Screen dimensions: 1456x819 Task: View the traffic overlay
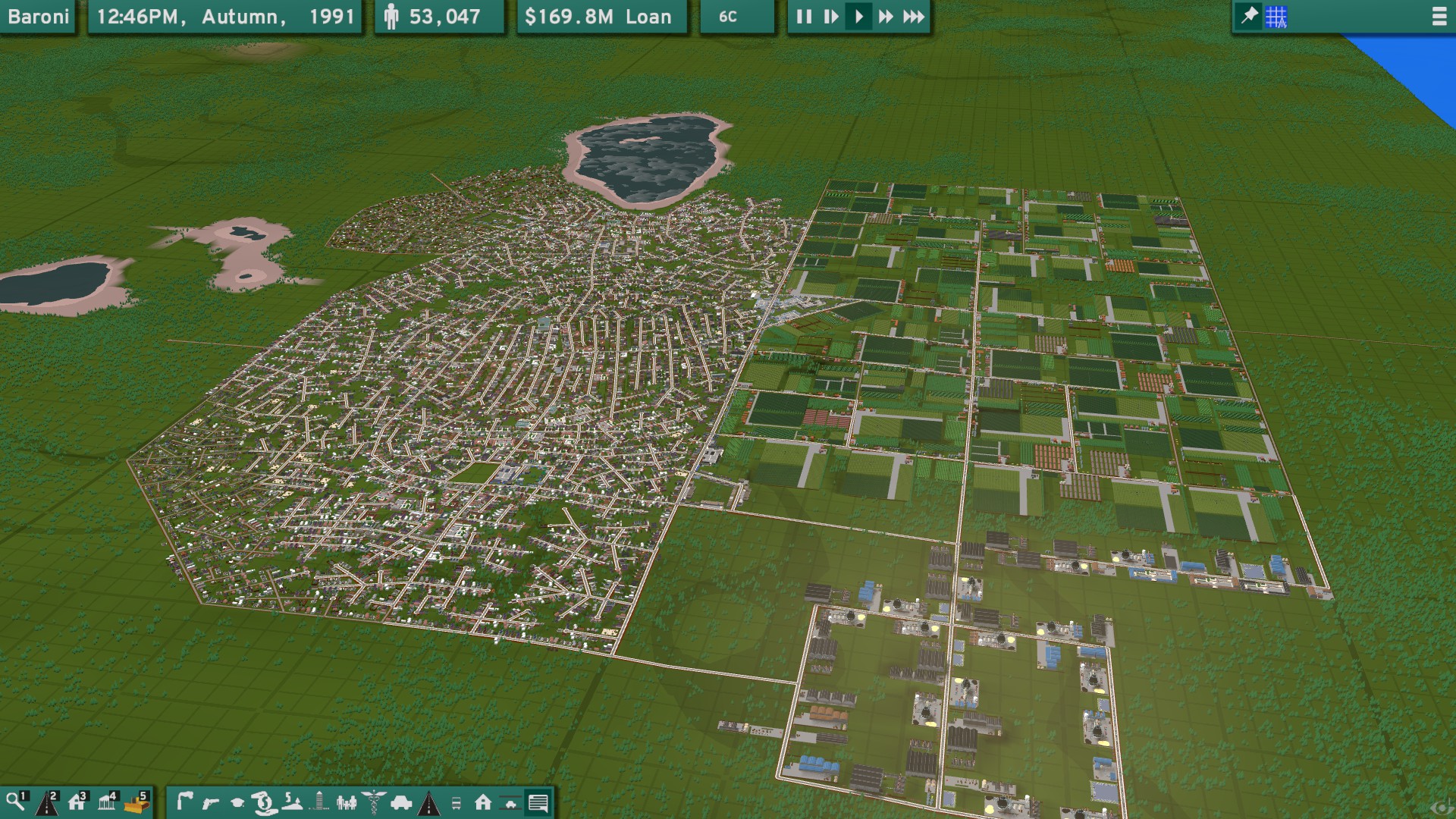[x=400, y=802]
